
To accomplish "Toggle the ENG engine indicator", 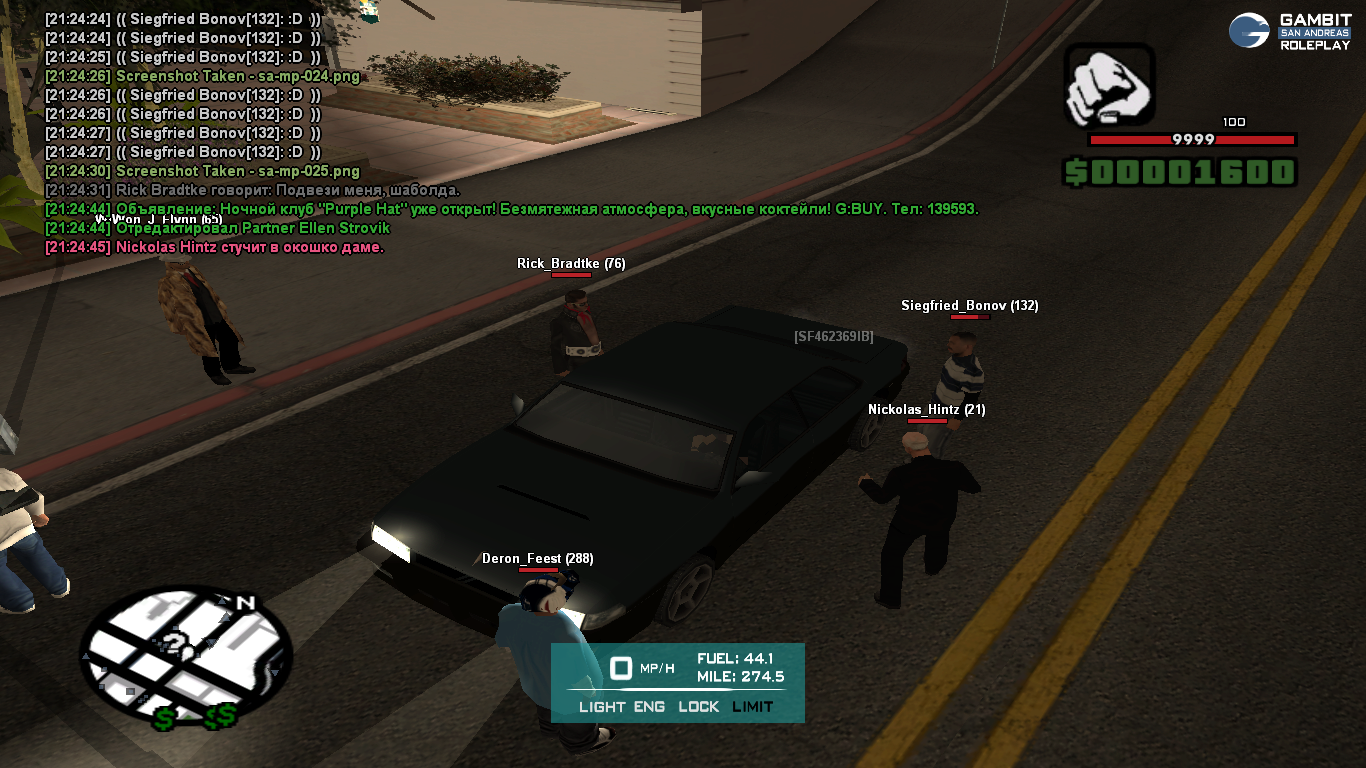I will point(650,707).
